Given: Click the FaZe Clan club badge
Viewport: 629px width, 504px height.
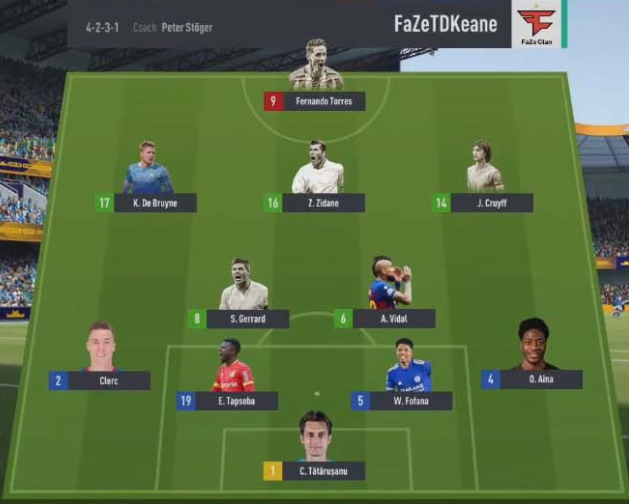Looking at the screenshot, I should (536, 24).
